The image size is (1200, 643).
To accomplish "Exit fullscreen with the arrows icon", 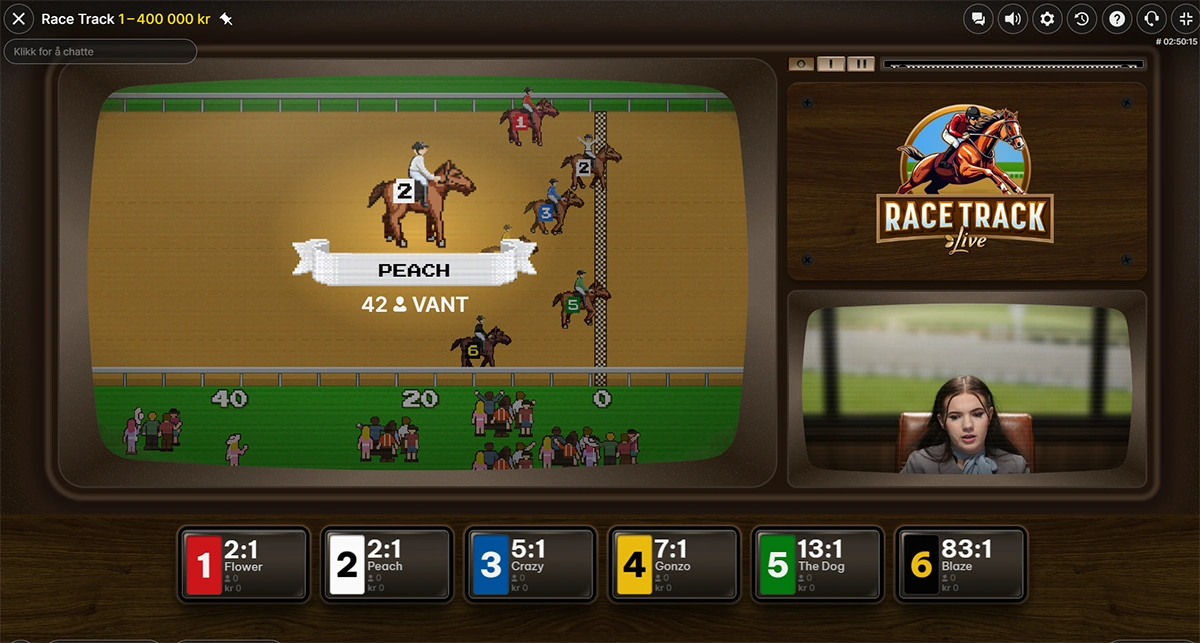I will click(1185, 19).
